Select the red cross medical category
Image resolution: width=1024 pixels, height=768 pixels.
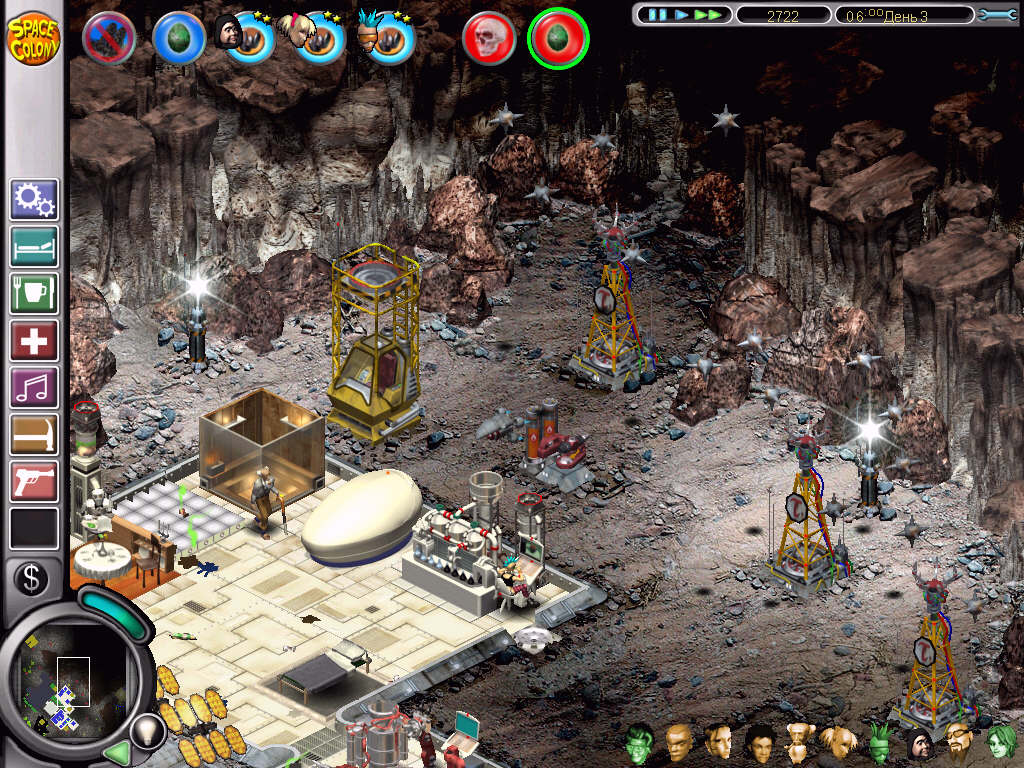click(x=34, y=340)
